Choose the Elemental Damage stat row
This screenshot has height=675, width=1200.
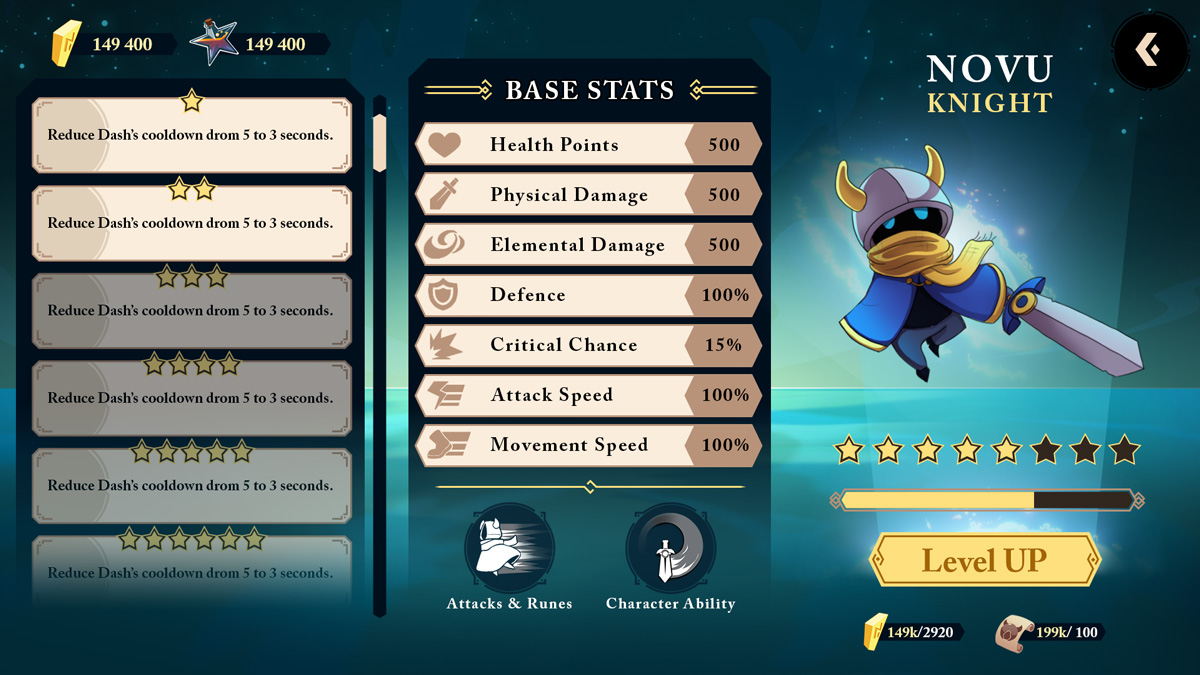tap(588, 245)
